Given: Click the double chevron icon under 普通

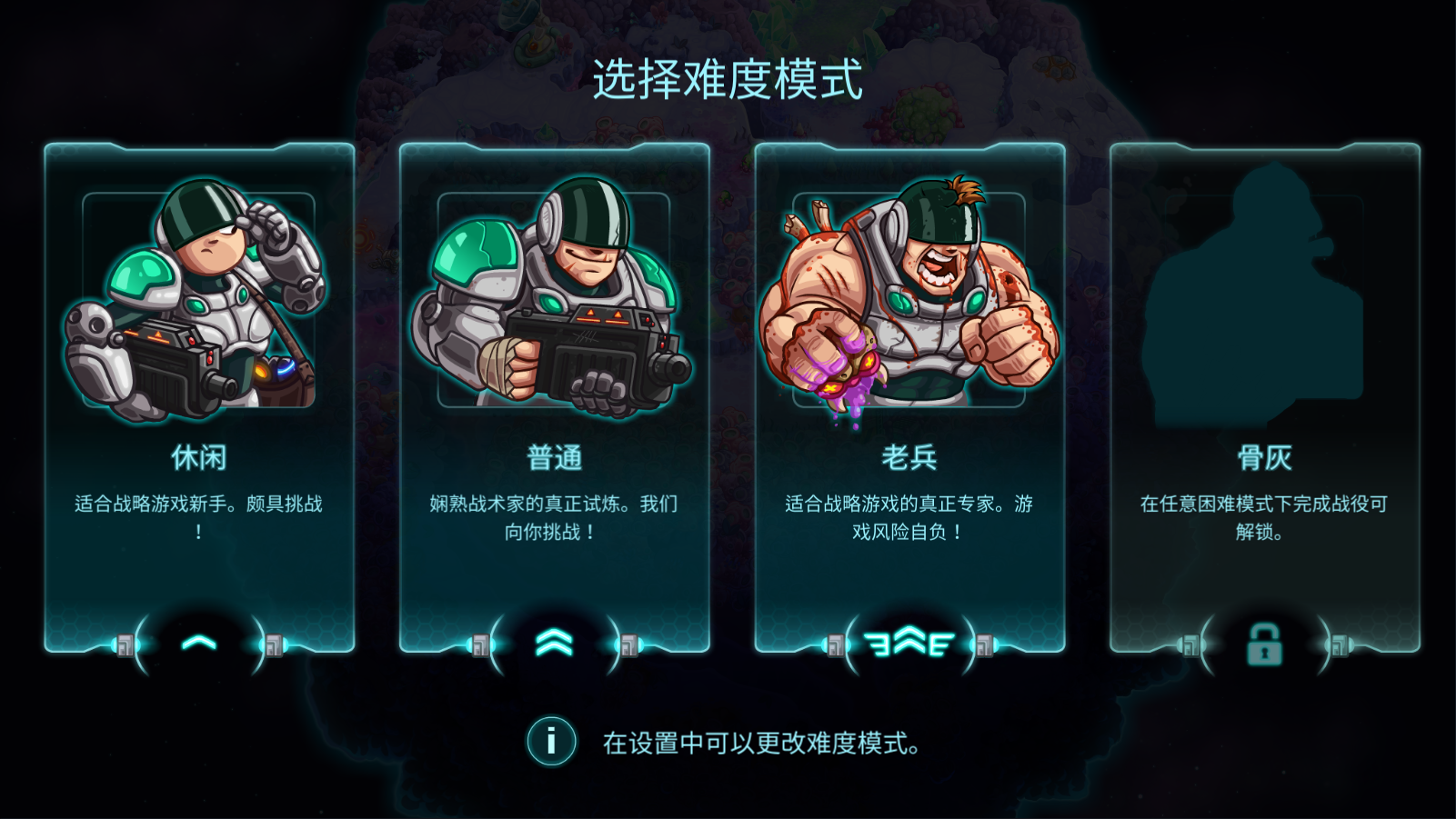Looking at the screenshot, I should [556, 642].
